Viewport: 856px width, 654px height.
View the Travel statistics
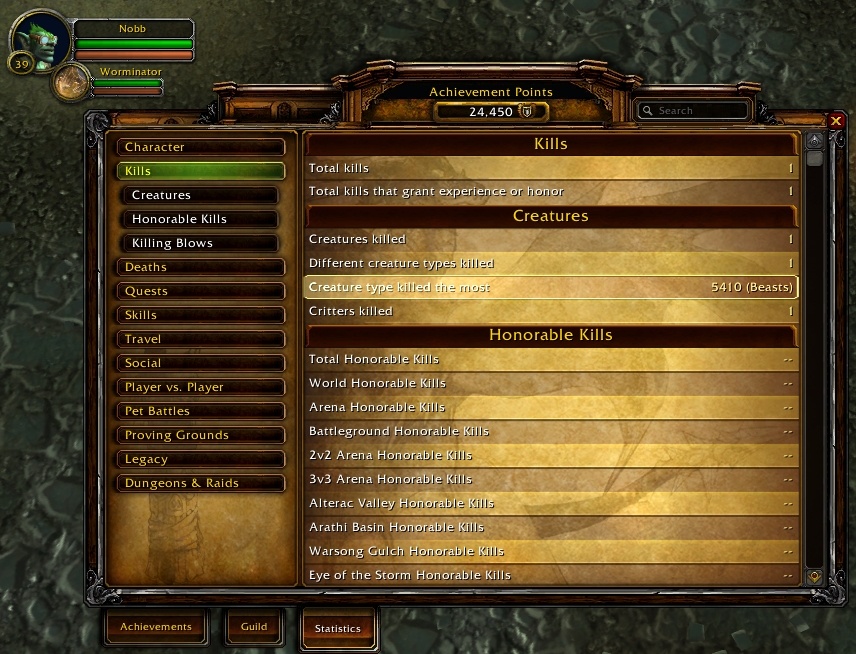click(x=200, y=339)
